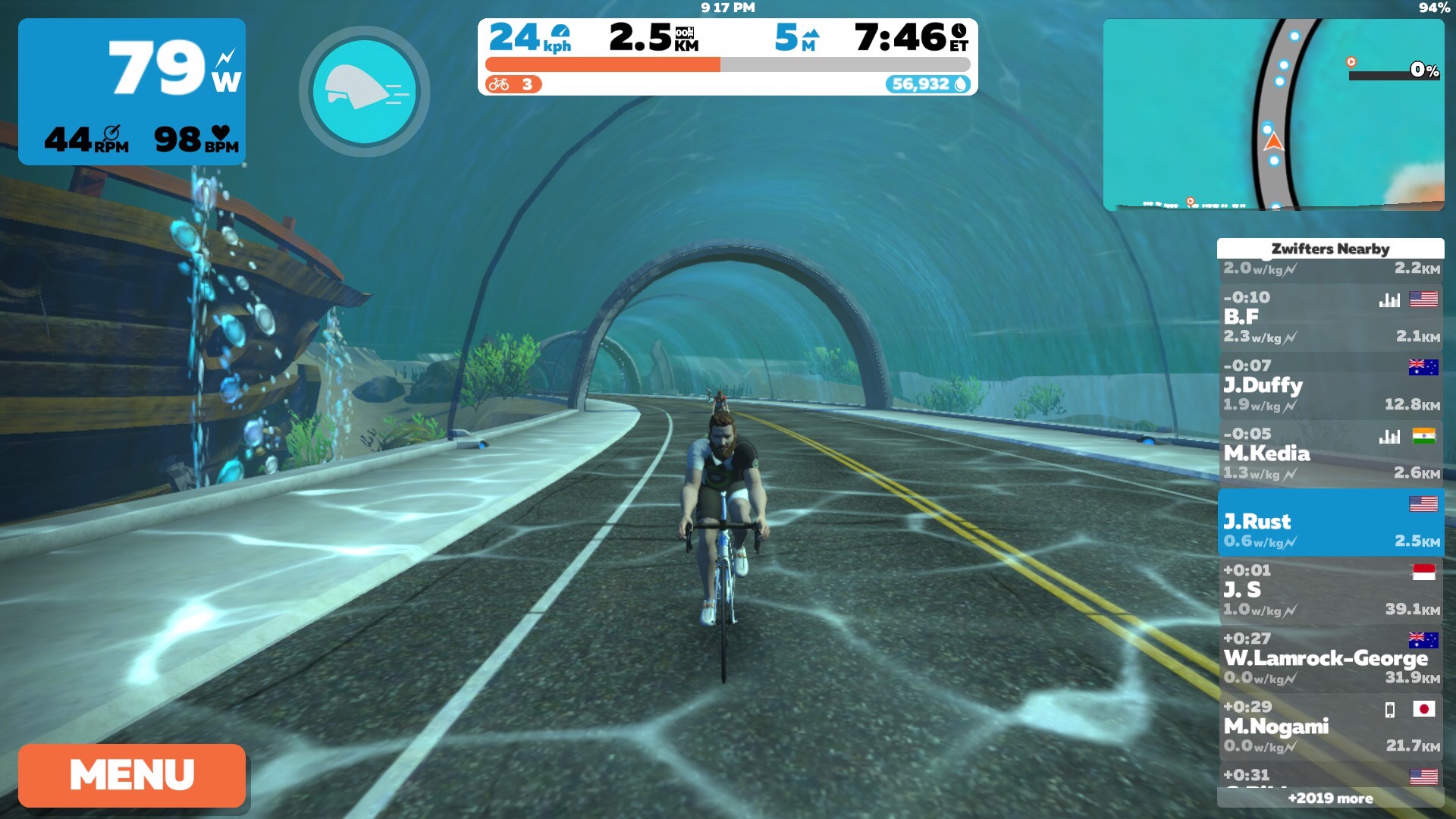1456x819 pixels.
Task: Click the ride stats bar with speed and distance
Action: (x=727, y=57)
